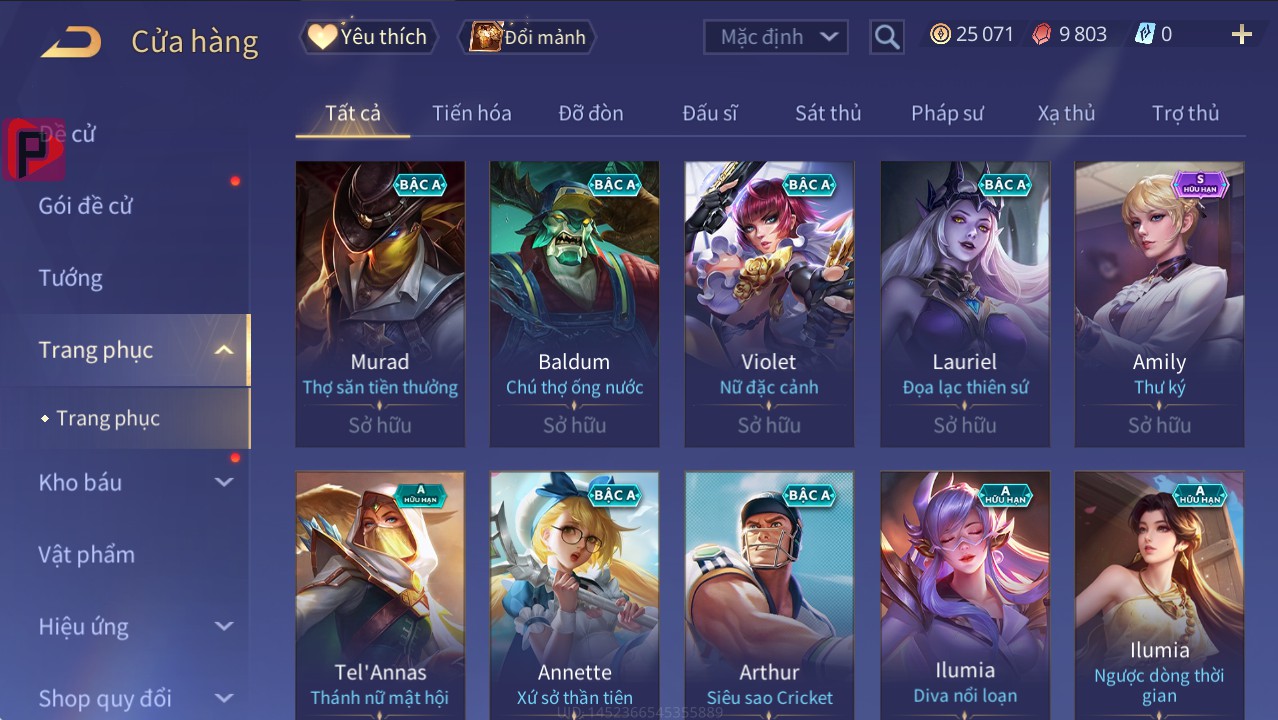Viewport: 1278px width, 720px height.
Task: Expand the Mặc định sort dropdown
Action: coord(775,37)
